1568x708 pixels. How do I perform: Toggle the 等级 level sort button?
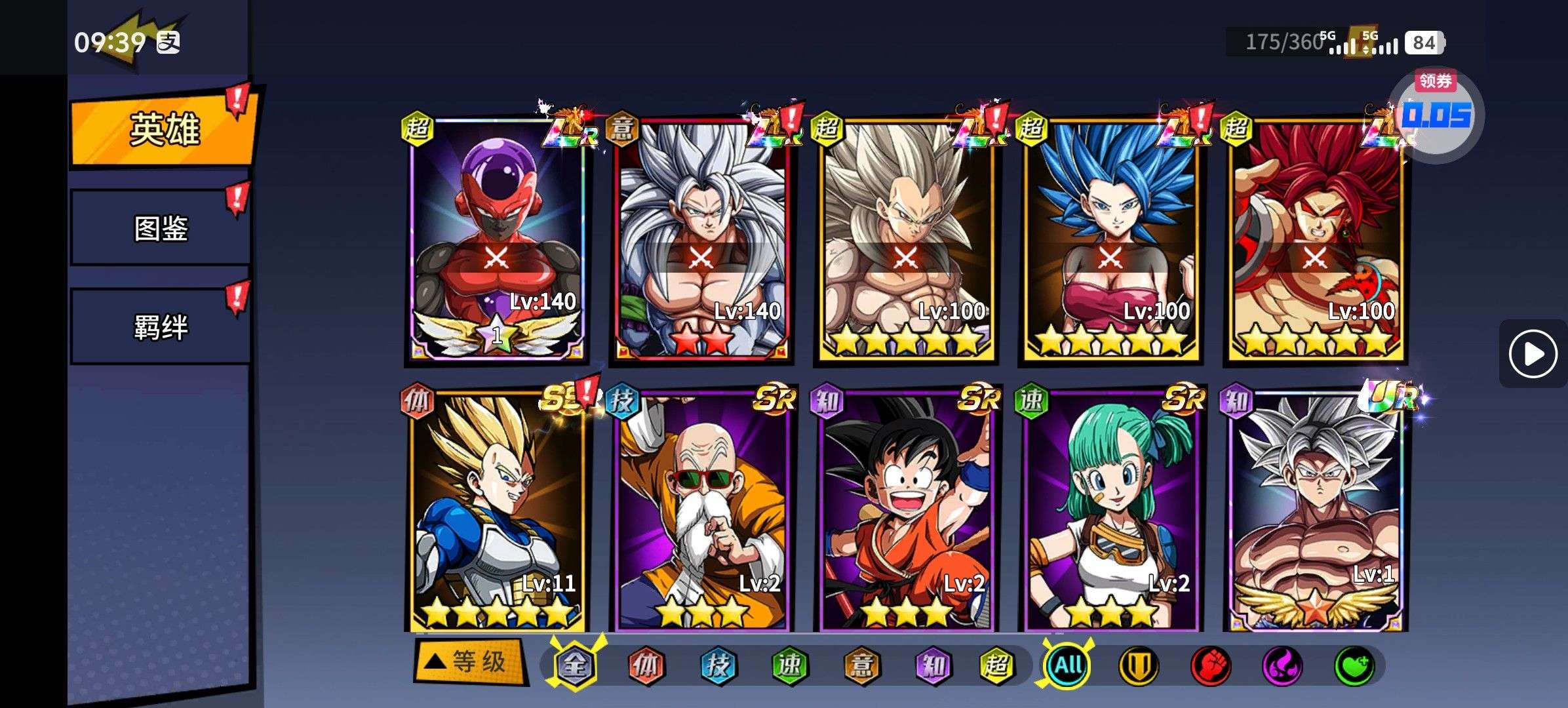pos(469,661)
